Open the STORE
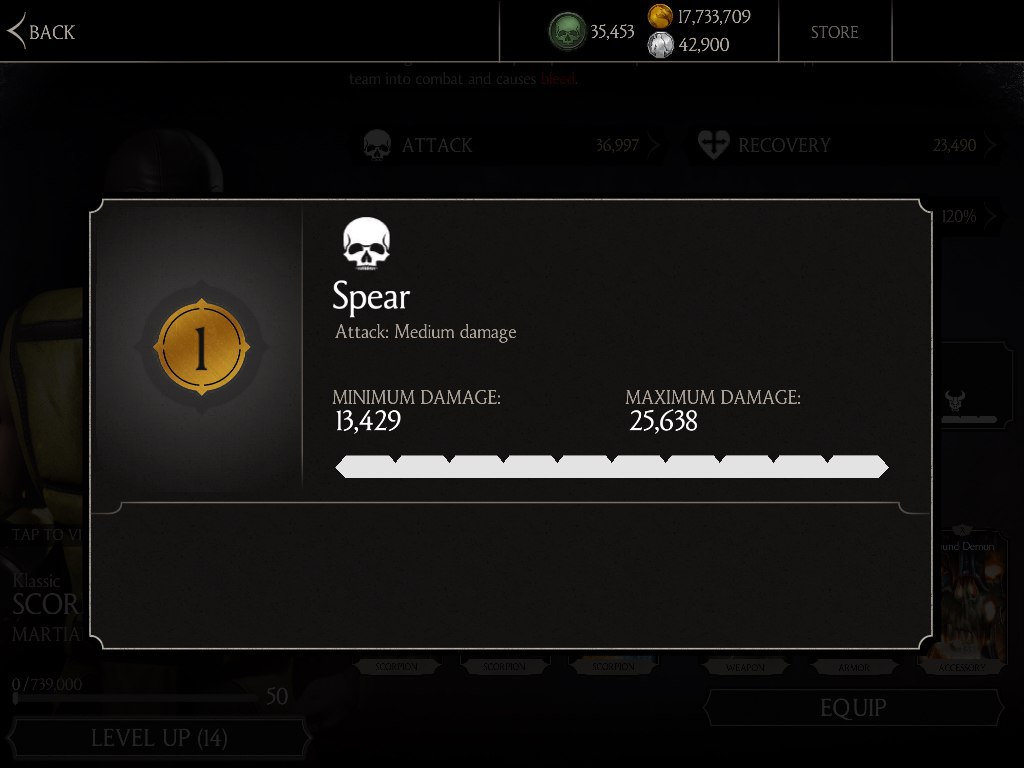 point(834,32)
